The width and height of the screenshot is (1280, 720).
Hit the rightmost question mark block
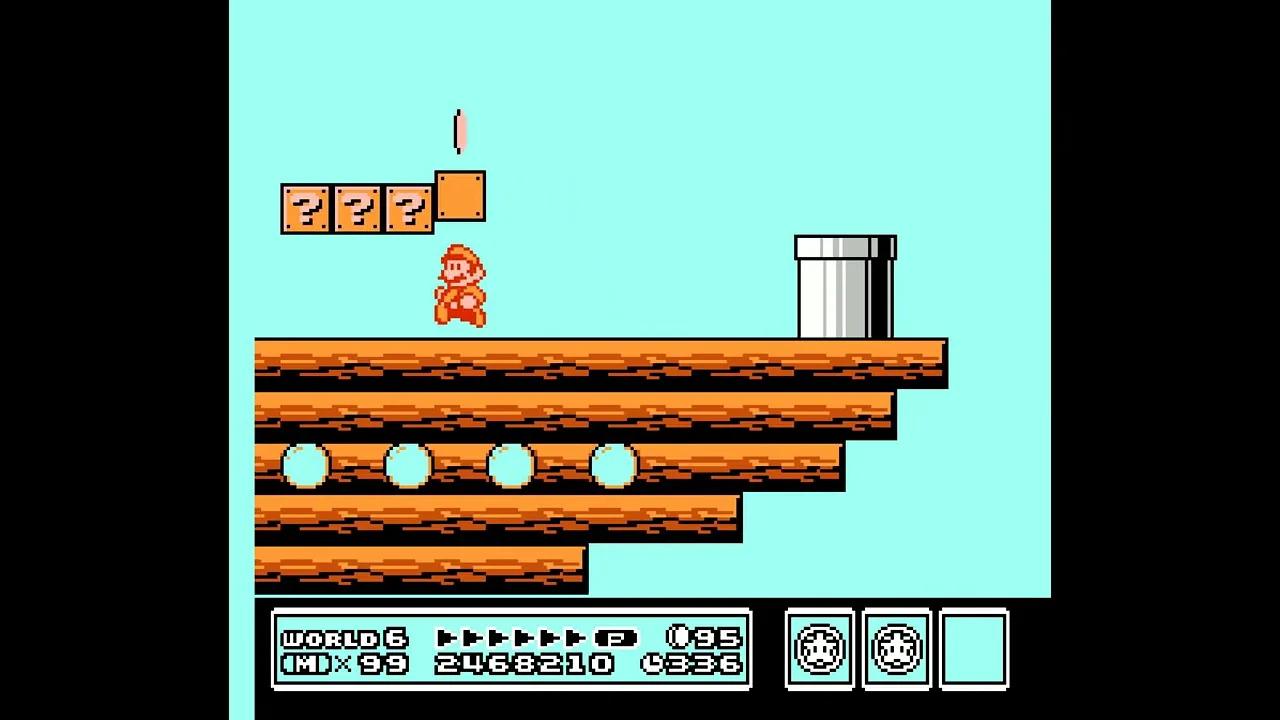[409, 207]
